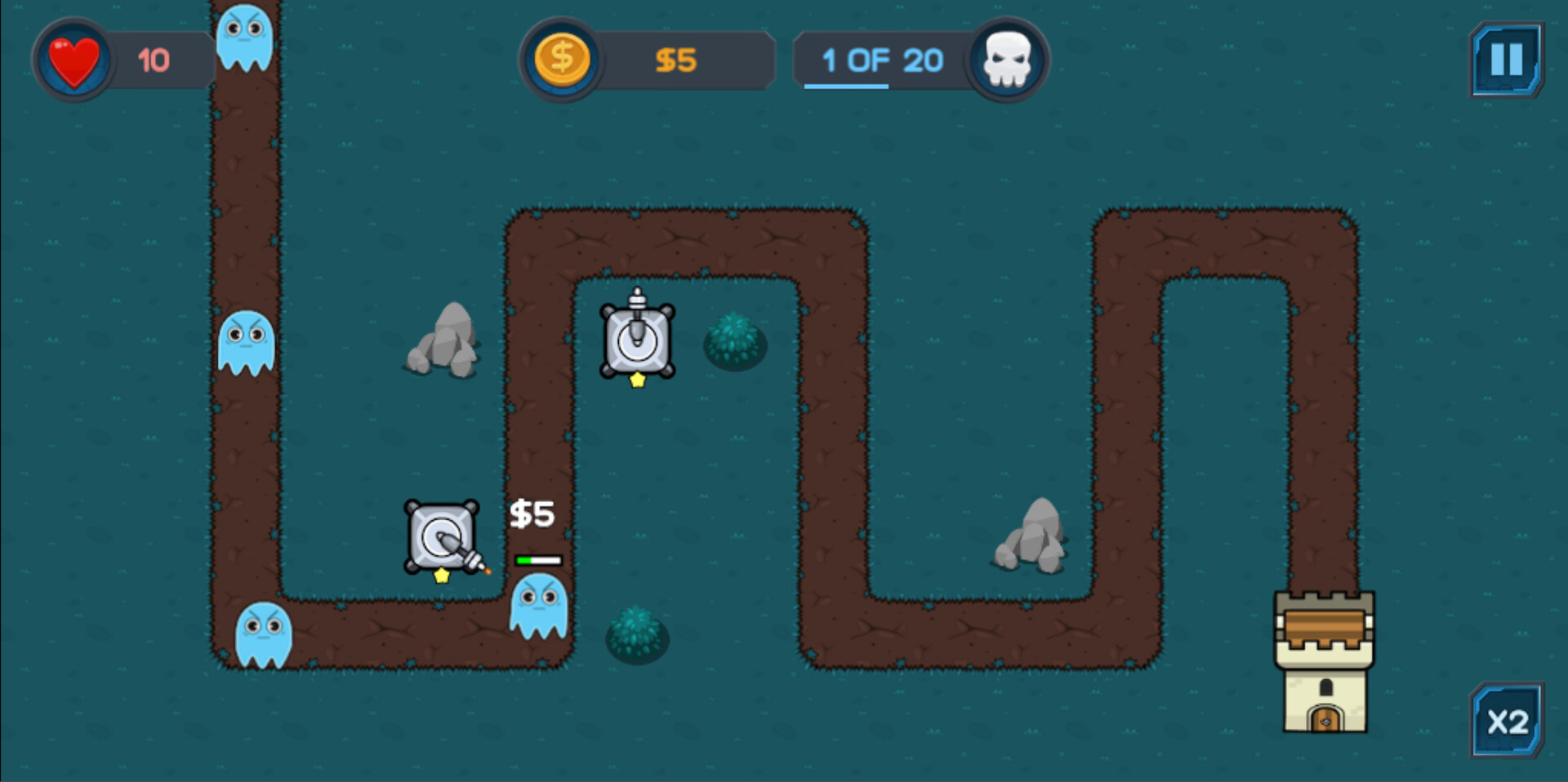The width and height of the screenshot is (1568, 782).
Task: Select the rocket tower near the path corner
Action: point(441,535)
